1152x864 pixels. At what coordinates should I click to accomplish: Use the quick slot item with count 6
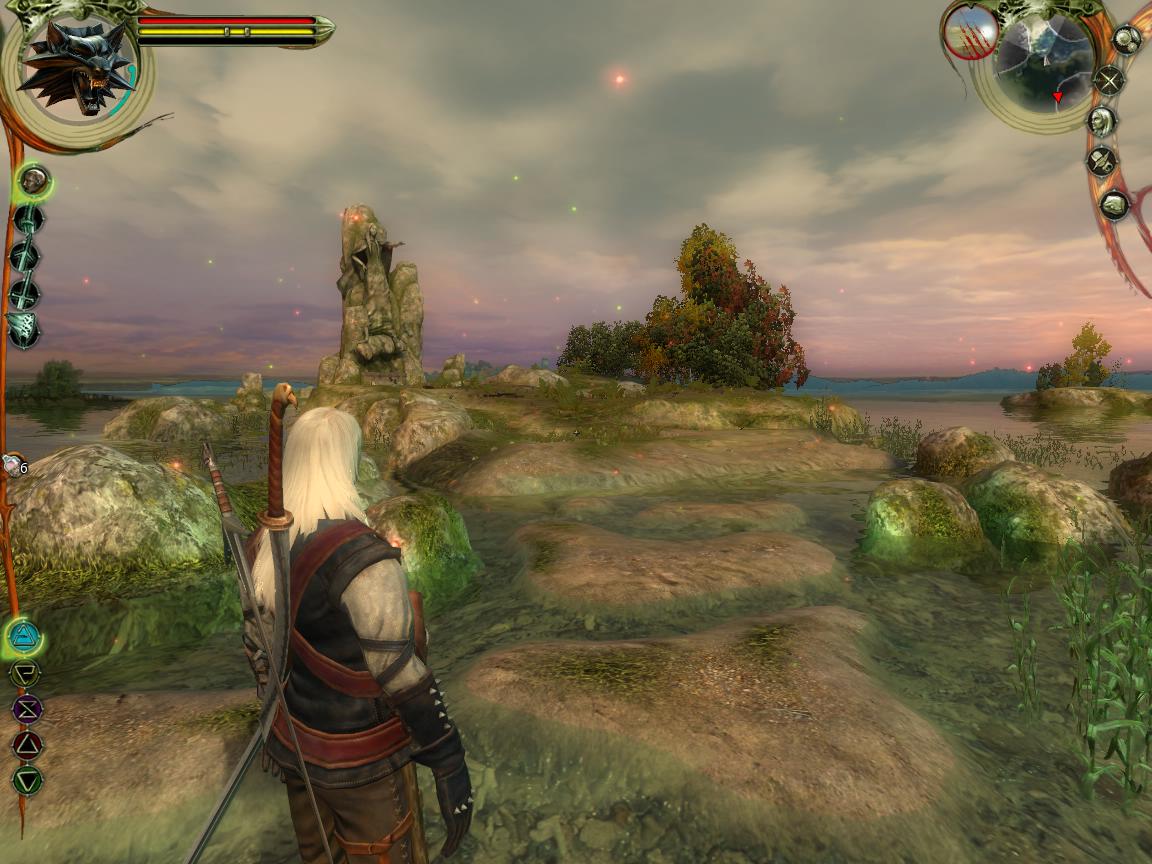[x=12, y=464]
